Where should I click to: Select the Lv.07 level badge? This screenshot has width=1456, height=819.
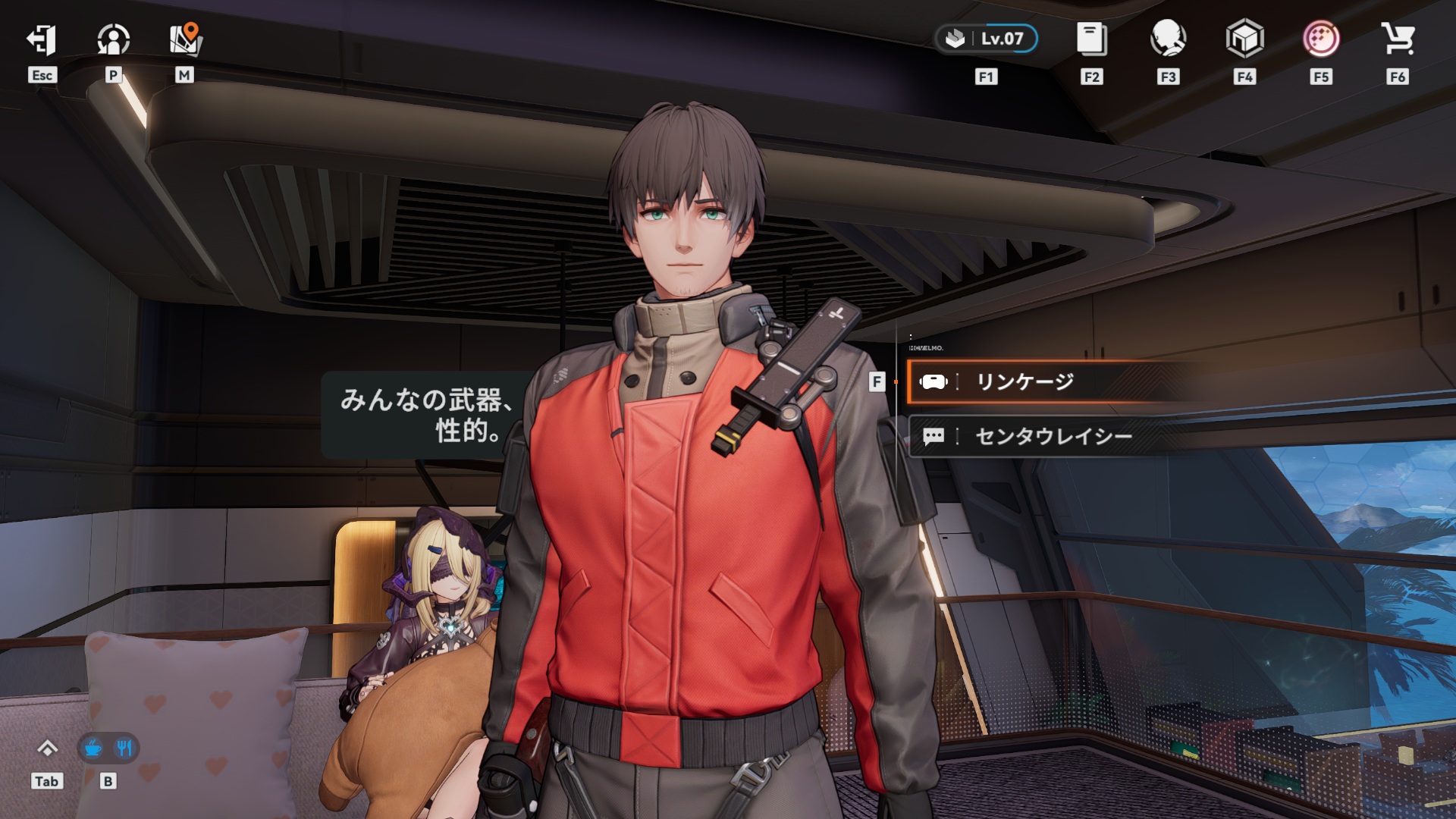pyautogui.click(x=987, y=39)
